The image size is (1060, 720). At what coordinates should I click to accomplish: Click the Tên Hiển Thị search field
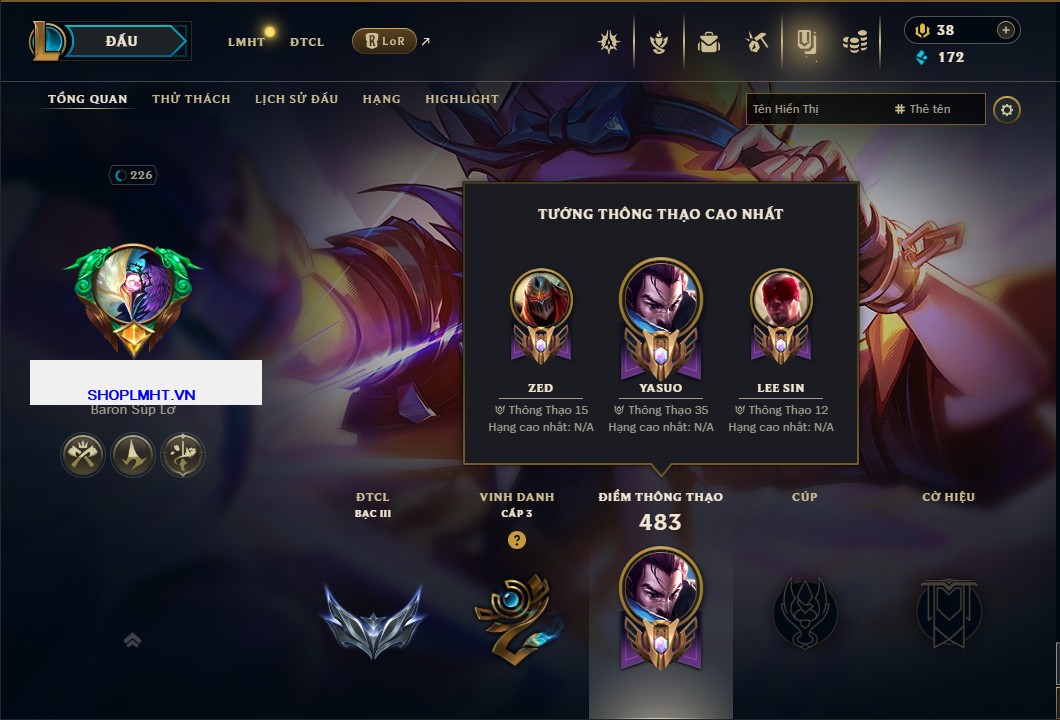(815, 109)
